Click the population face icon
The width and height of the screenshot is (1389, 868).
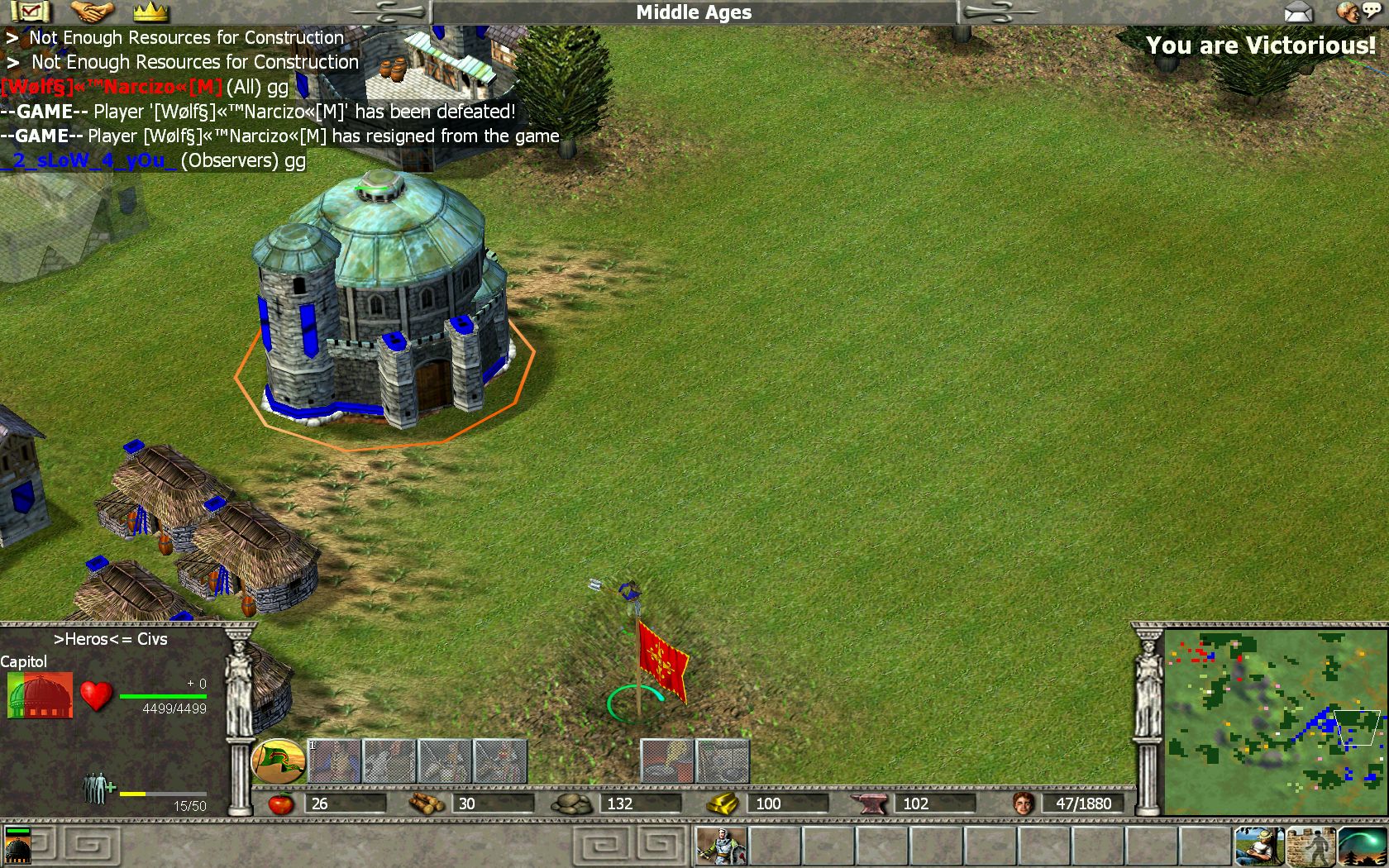tap(1024, 803)
